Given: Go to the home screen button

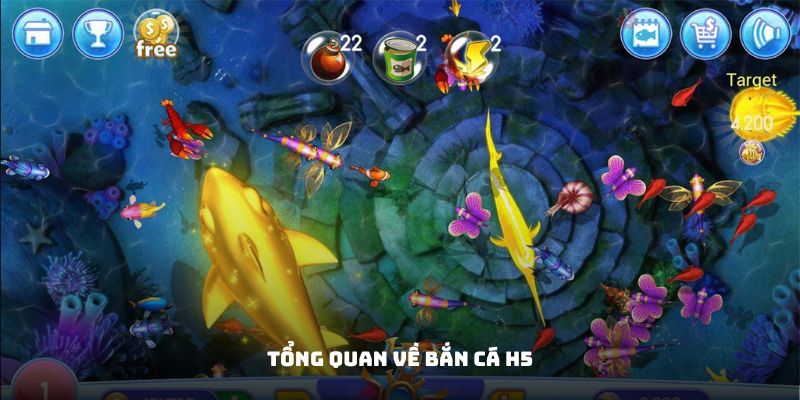Looking at the screenshot, I should [38, 33].
